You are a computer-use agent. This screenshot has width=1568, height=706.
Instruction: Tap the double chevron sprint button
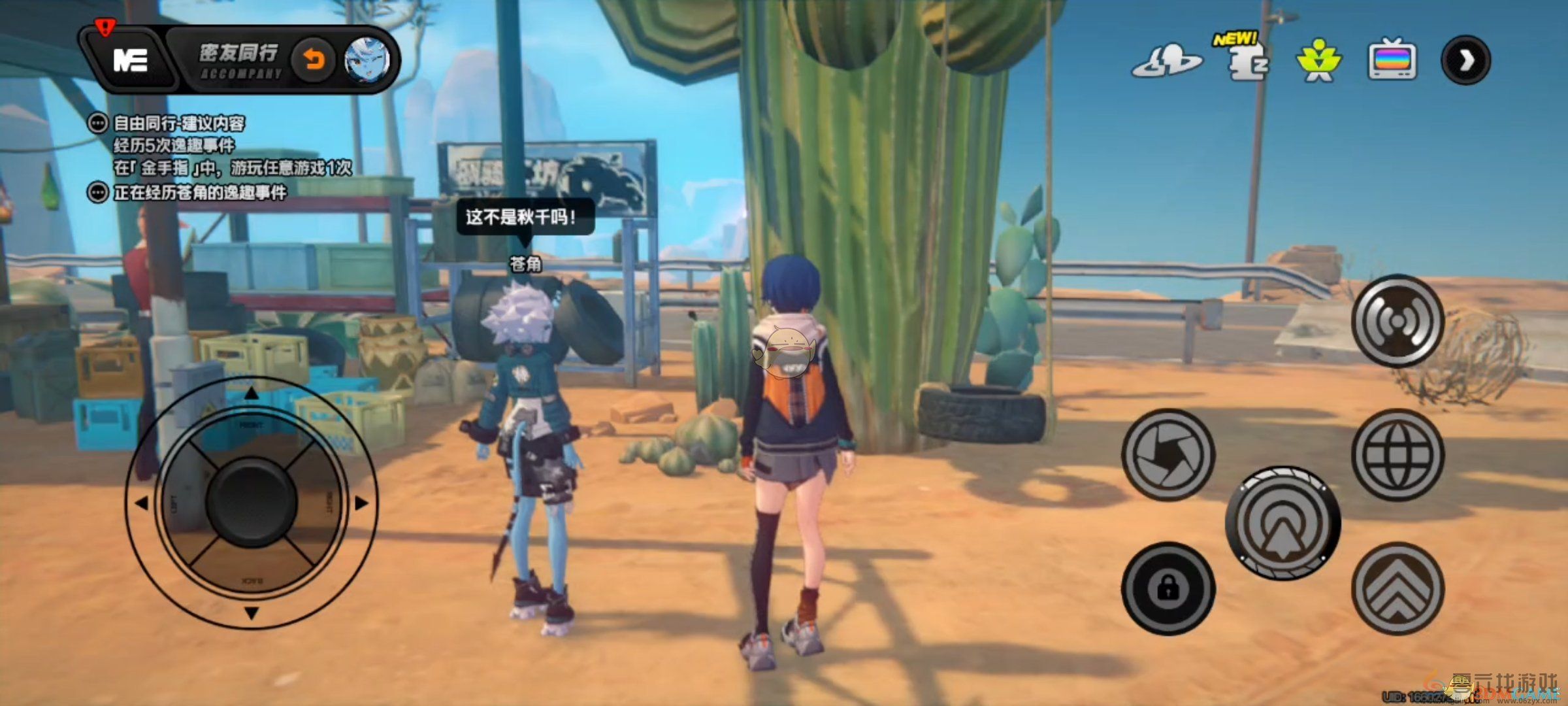pyautogui.click(x=1397, y=588)
